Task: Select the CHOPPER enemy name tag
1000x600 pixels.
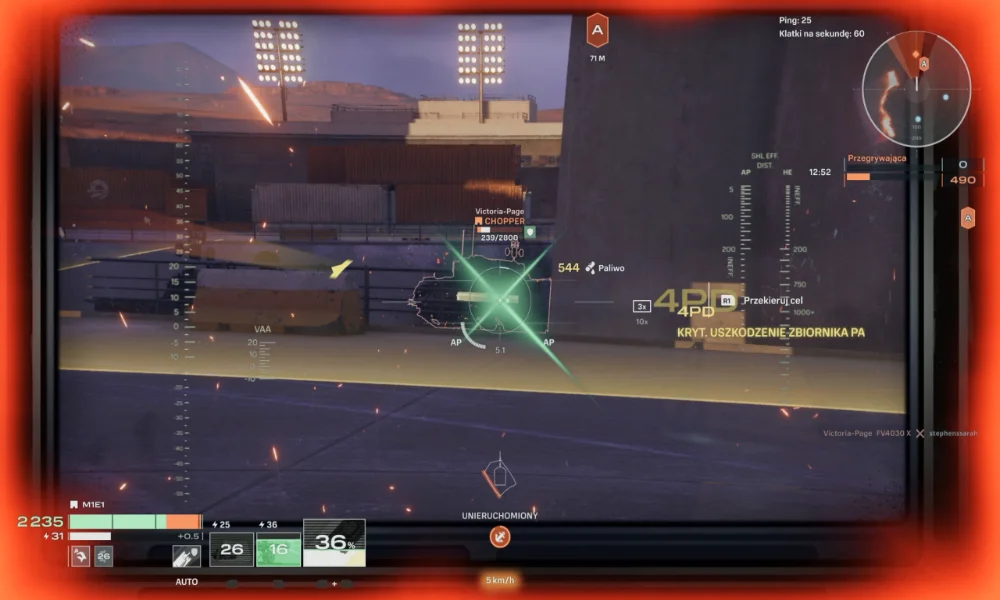Action: [503, 221]
